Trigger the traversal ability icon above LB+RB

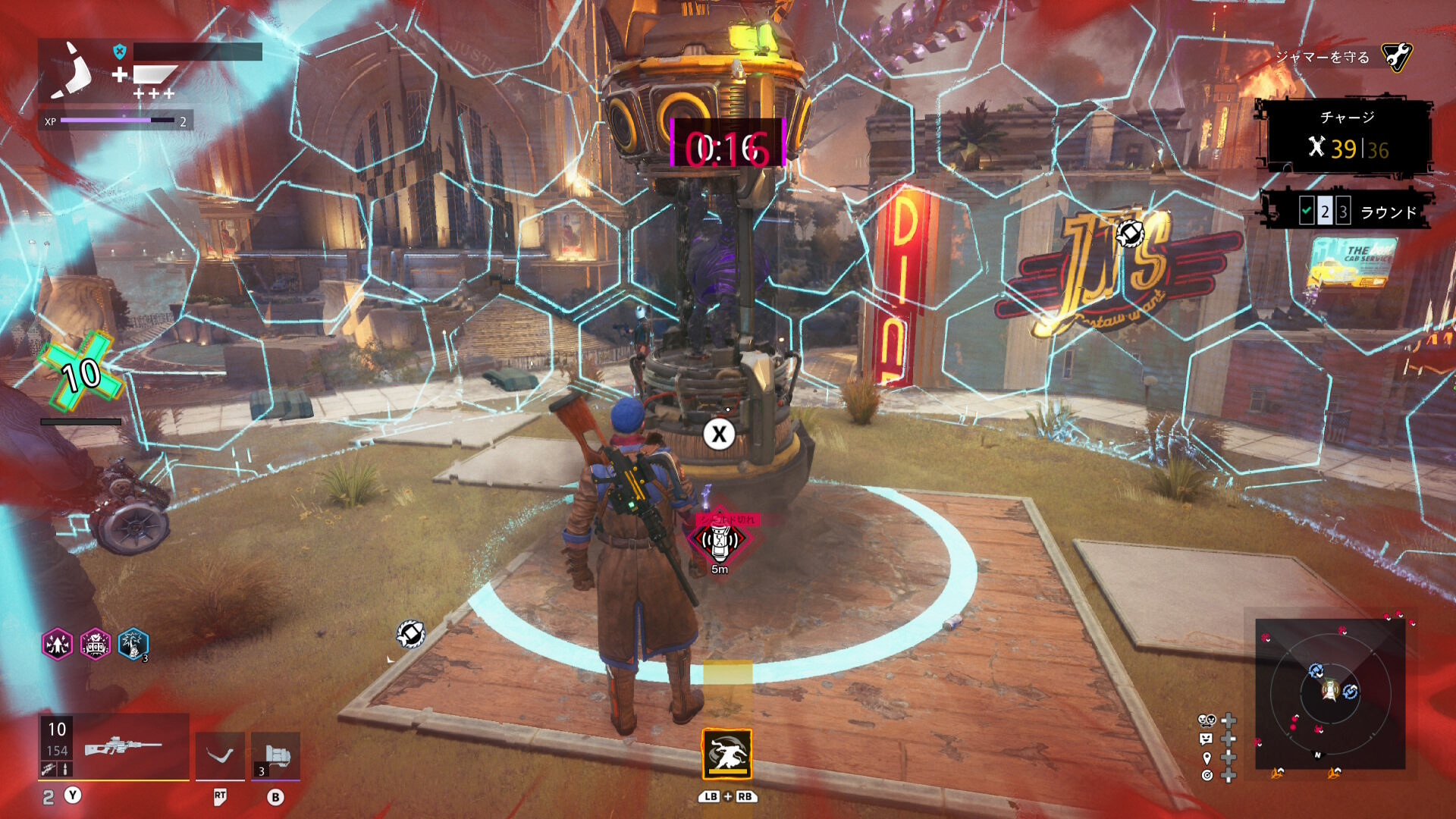(x=727, y=754)
